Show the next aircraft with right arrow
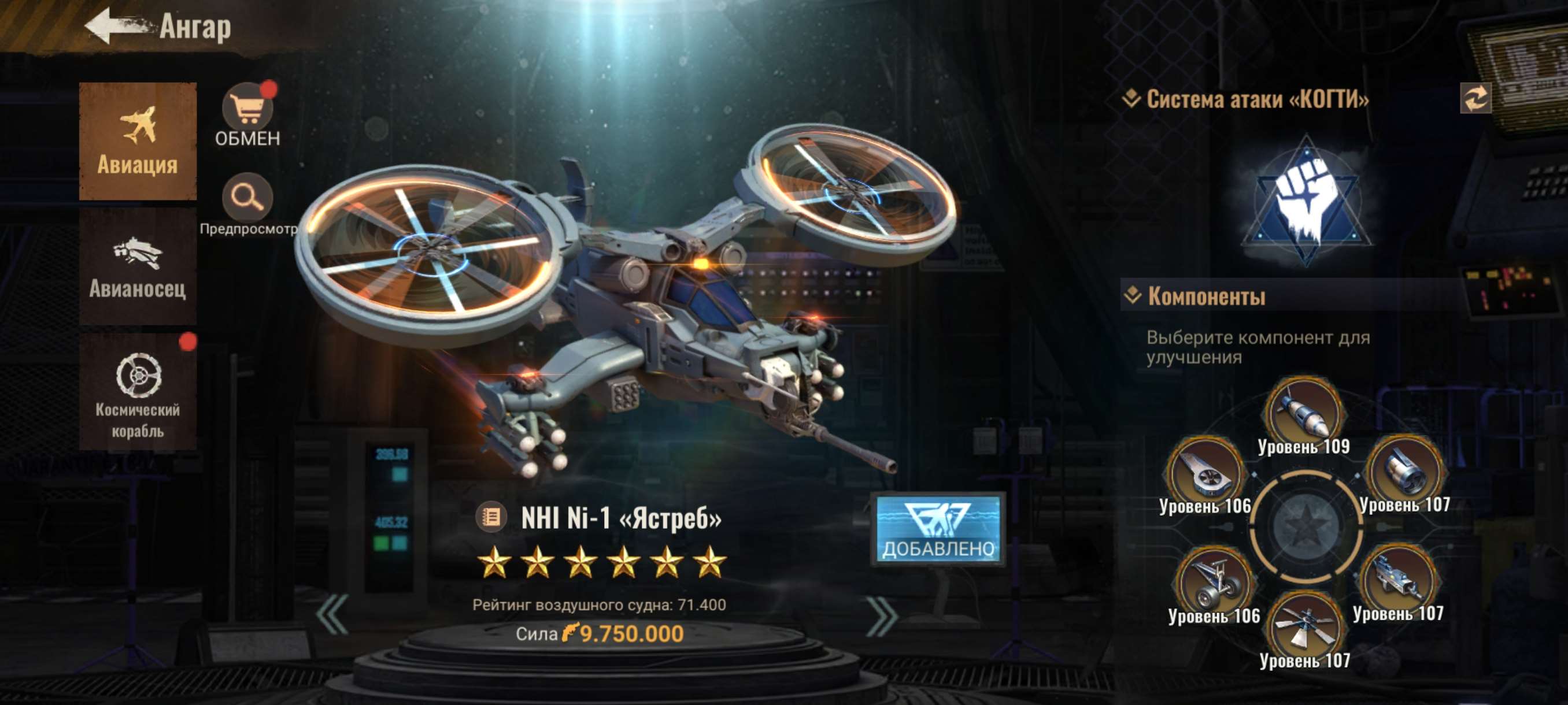This screenshot has height=705, width=1568. pyautogui.click(x=881, y=615)
